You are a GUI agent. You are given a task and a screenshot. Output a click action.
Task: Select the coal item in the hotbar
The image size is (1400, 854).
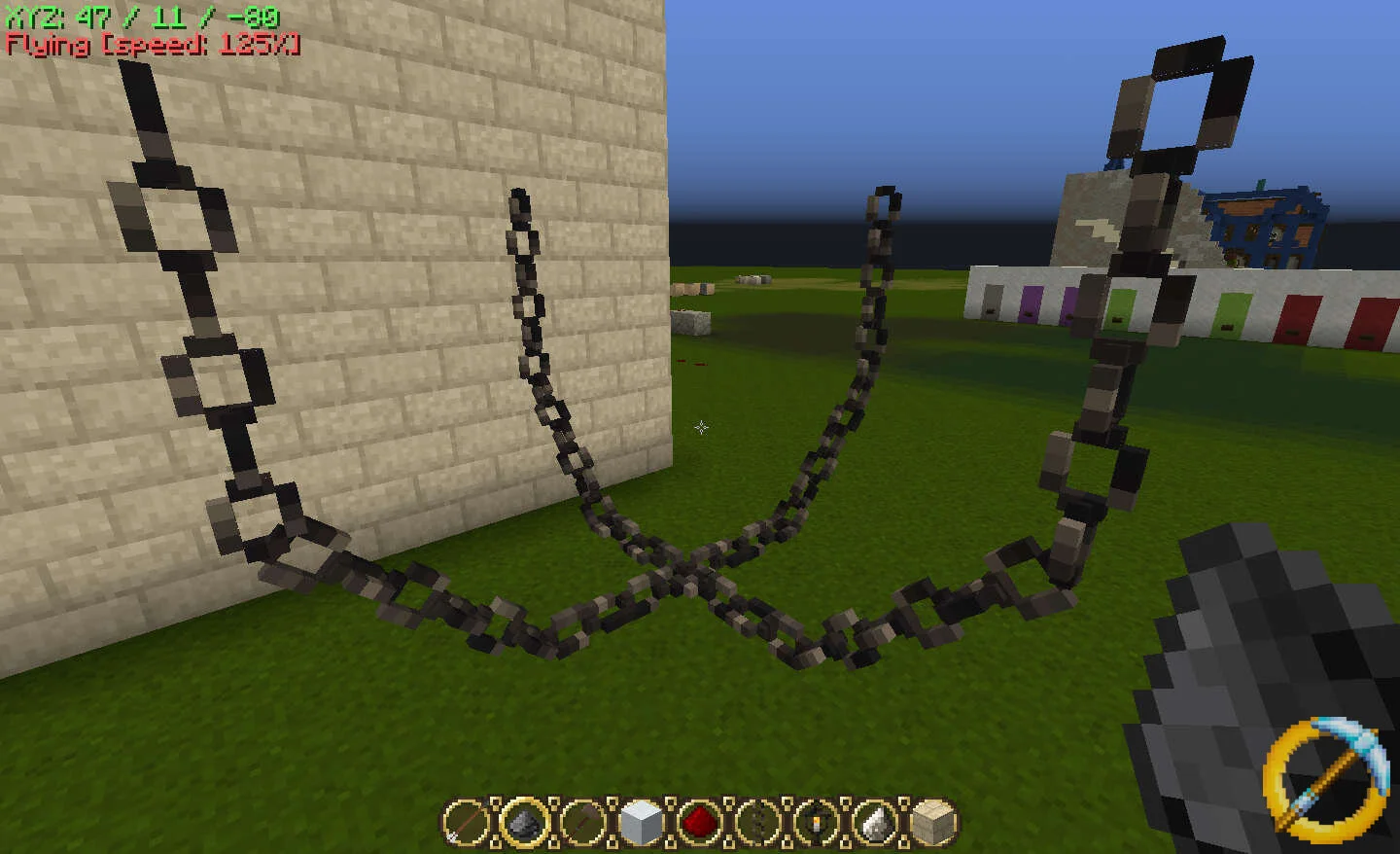(522, 823)
